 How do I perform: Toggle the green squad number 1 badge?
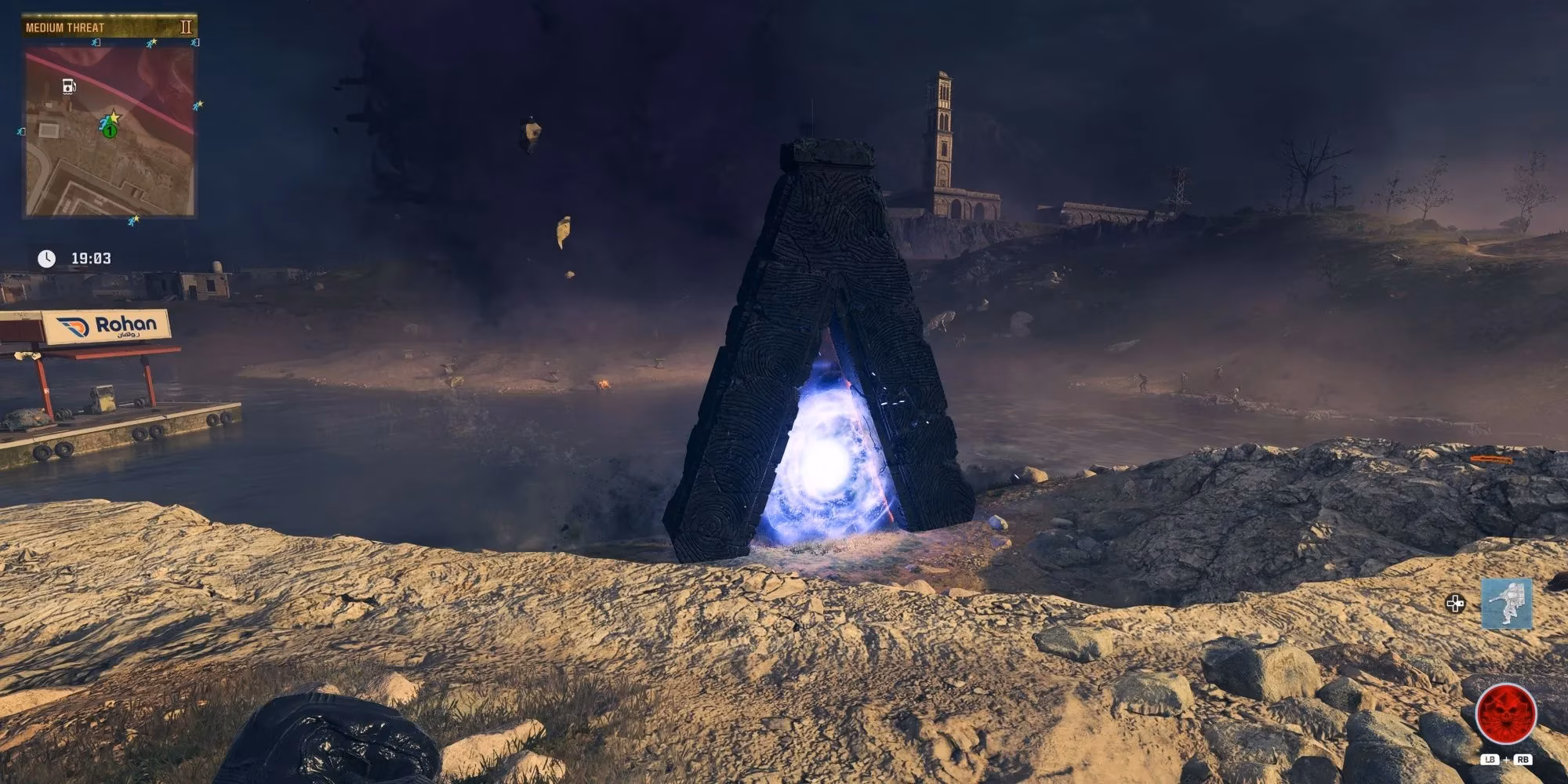click(x=109, y=131)
